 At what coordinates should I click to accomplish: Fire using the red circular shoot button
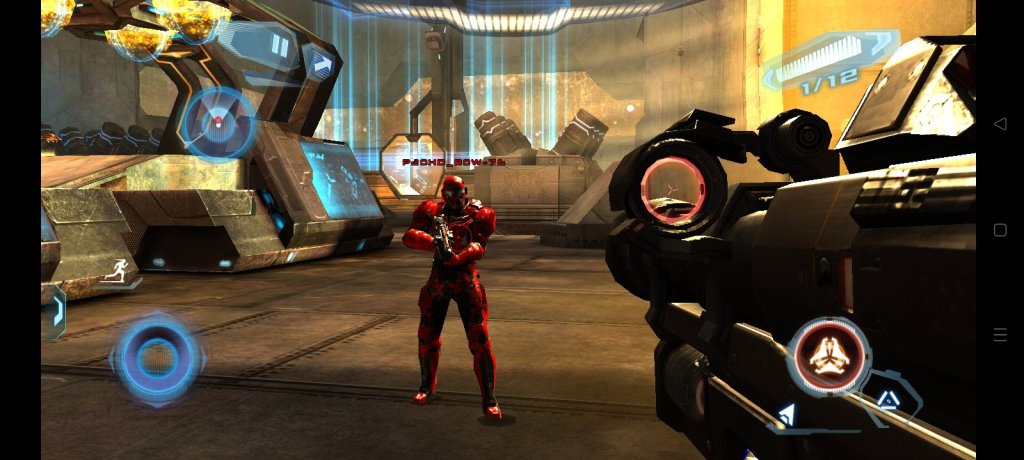point(829,357)
